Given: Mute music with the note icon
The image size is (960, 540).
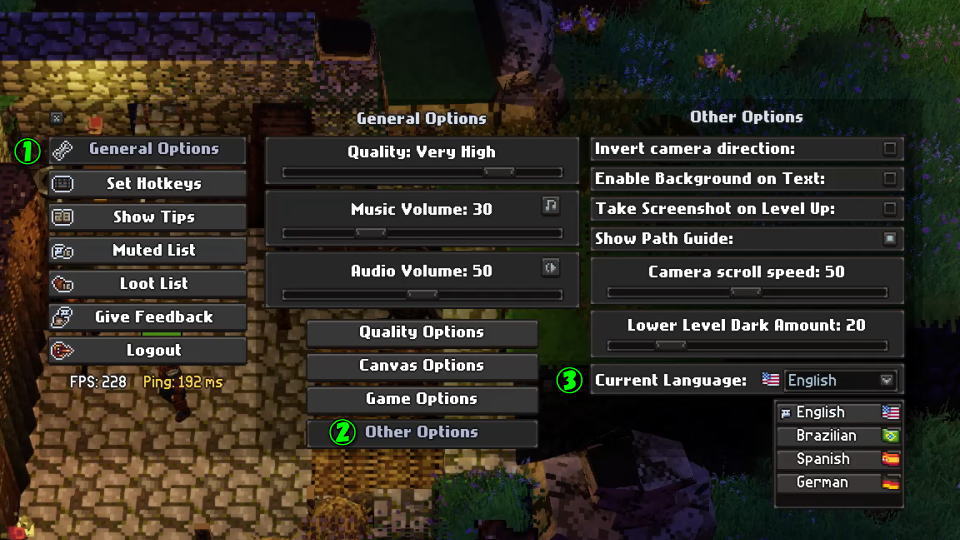Looking at the screenshot, I should click(x=550, y=206).
